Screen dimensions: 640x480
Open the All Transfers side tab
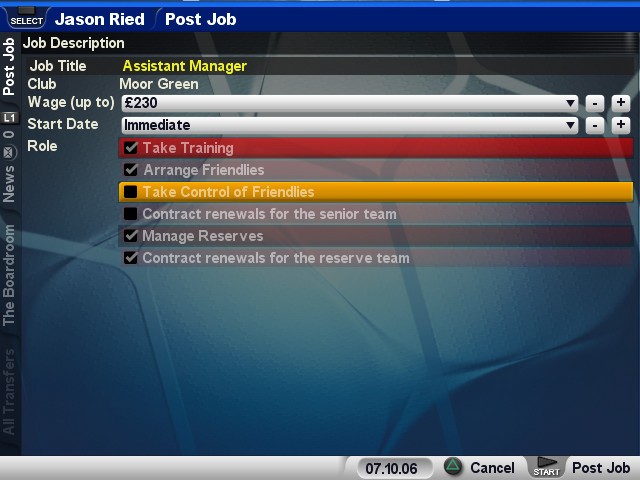point(9,393)
